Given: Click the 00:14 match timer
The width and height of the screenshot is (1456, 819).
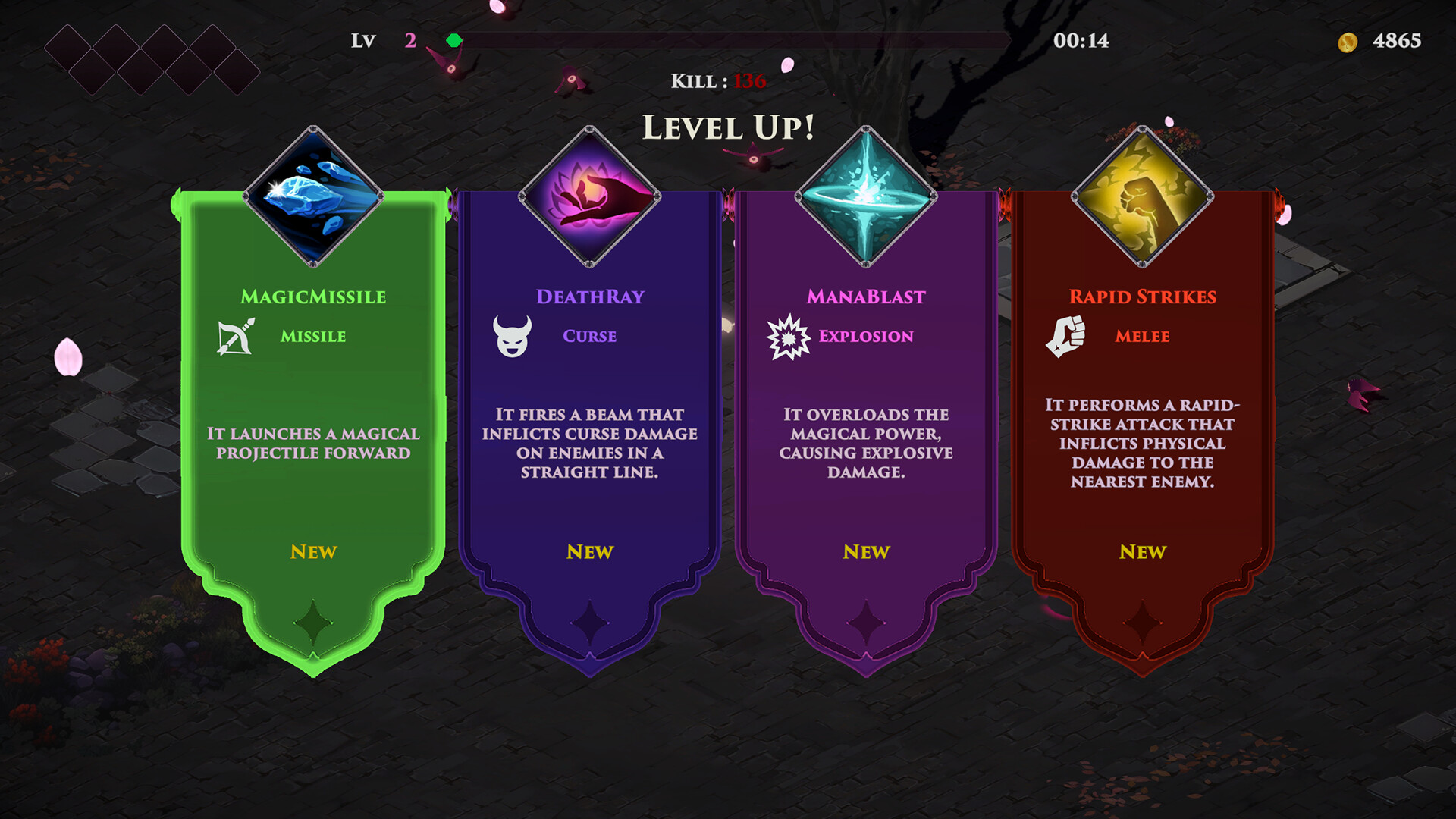Looking at the screenshot, I should [1080, 41].
